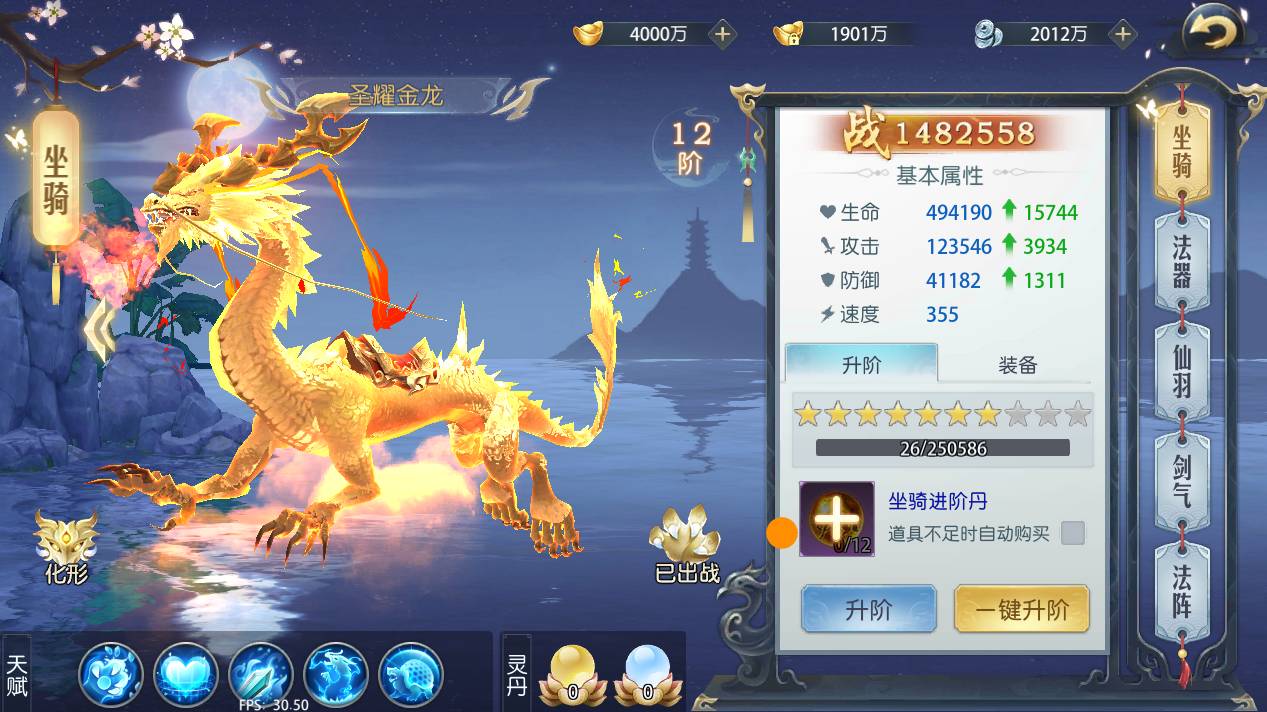Screen dimensions: 1267x712
Task: Activate the 一键升阶 one-click upgrade button
Action: point(1021,609)
